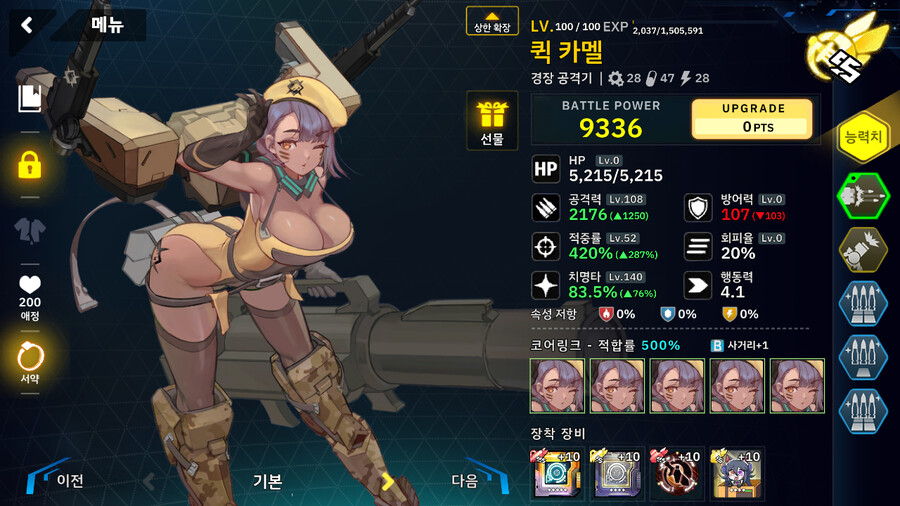
Task: Select the tan cannon skill hexagon
Action: [862, 249]
